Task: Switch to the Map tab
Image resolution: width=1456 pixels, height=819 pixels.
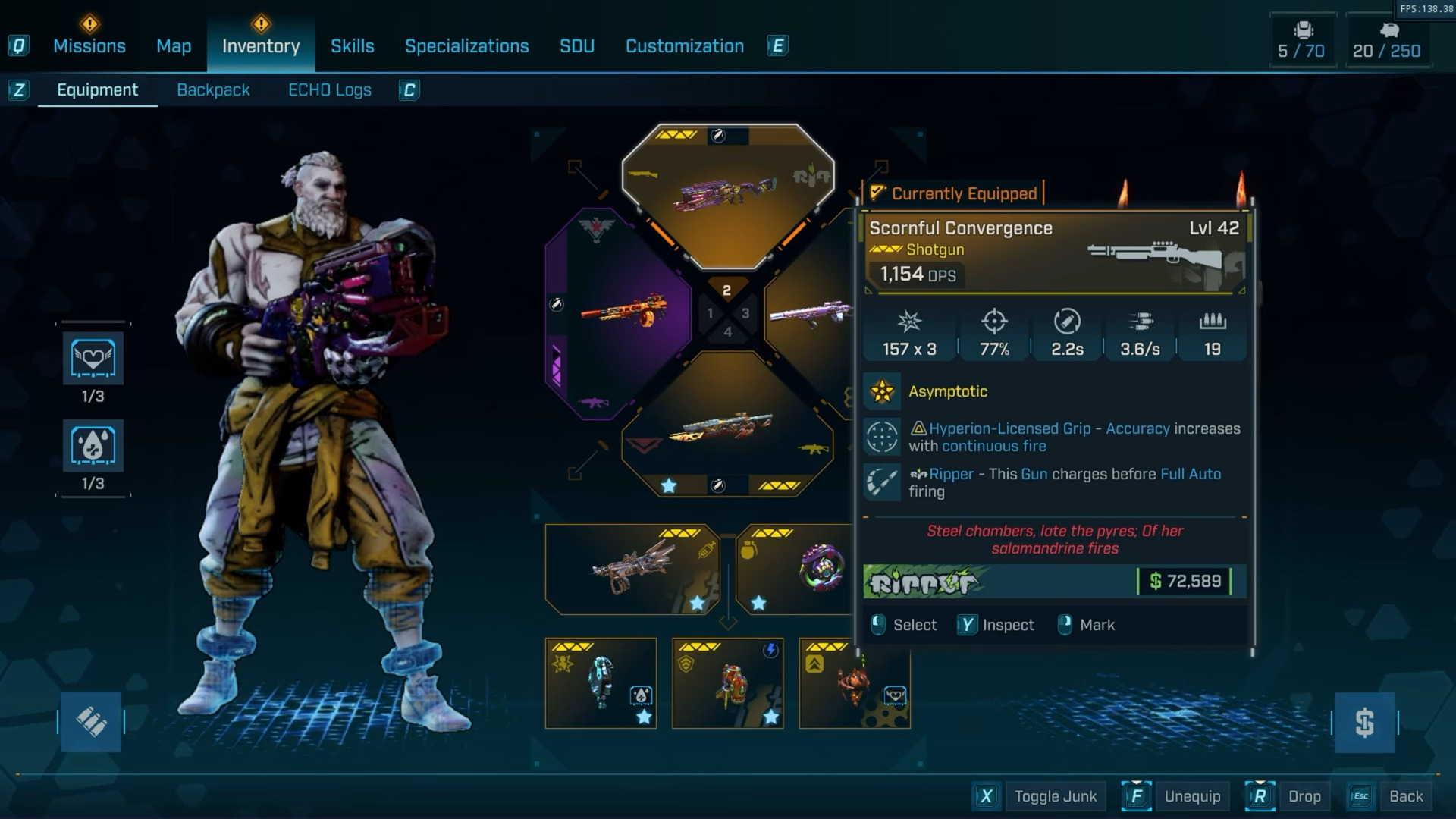Action: point(174,46)
